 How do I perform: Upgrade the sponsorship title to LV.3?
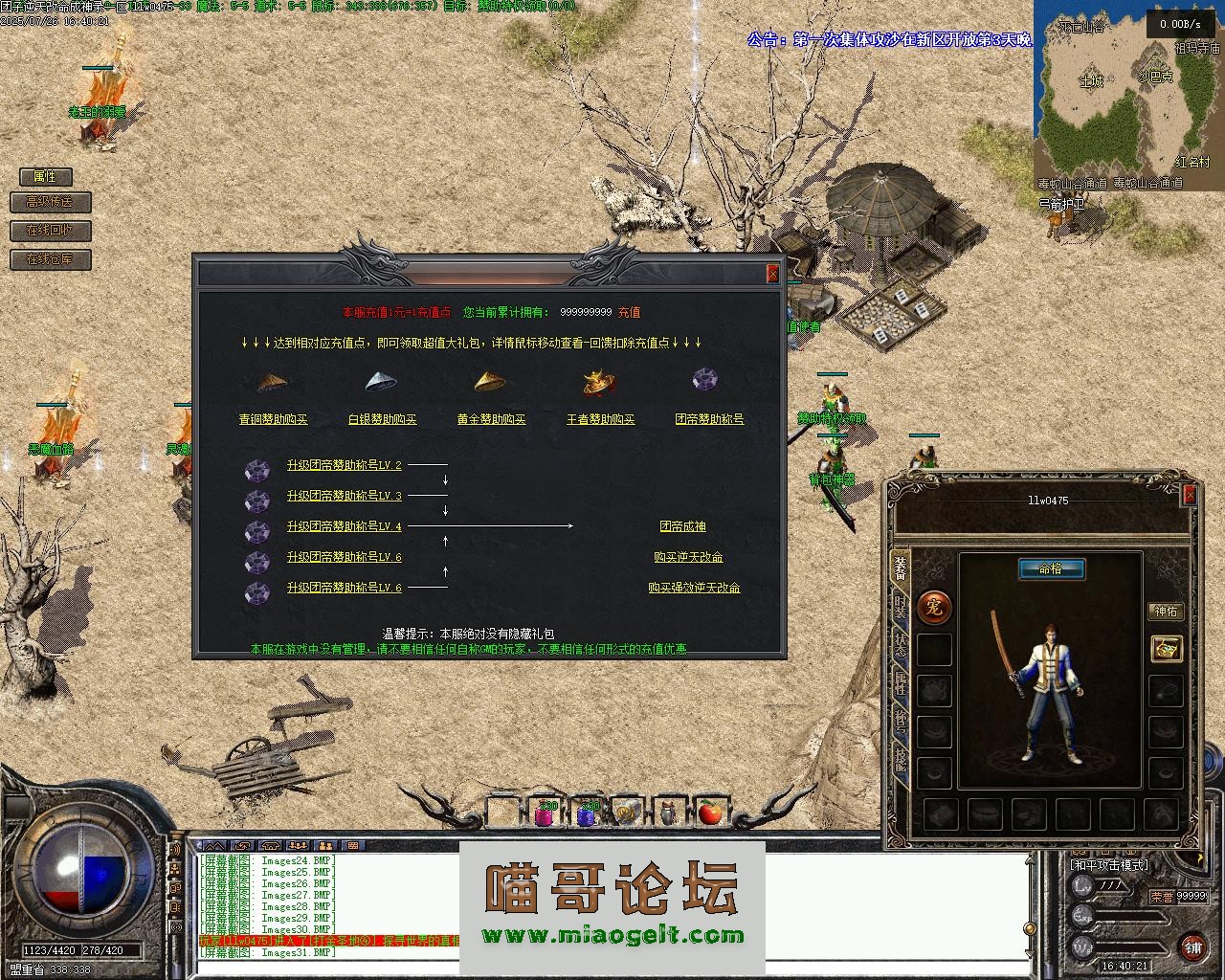(345, 497)
